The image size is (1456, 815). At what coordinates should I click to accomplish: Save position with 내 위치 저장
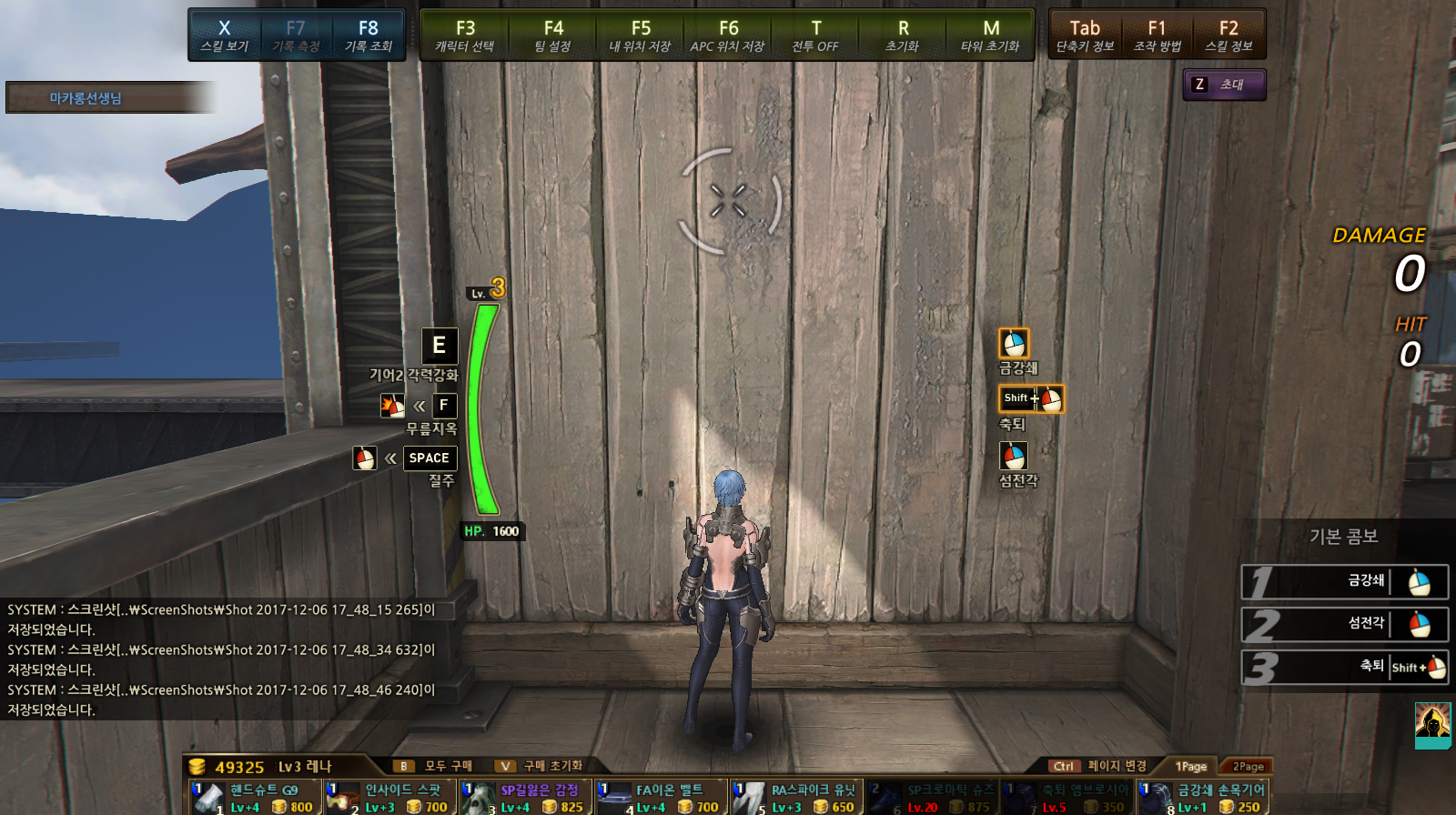pos(641,35)
